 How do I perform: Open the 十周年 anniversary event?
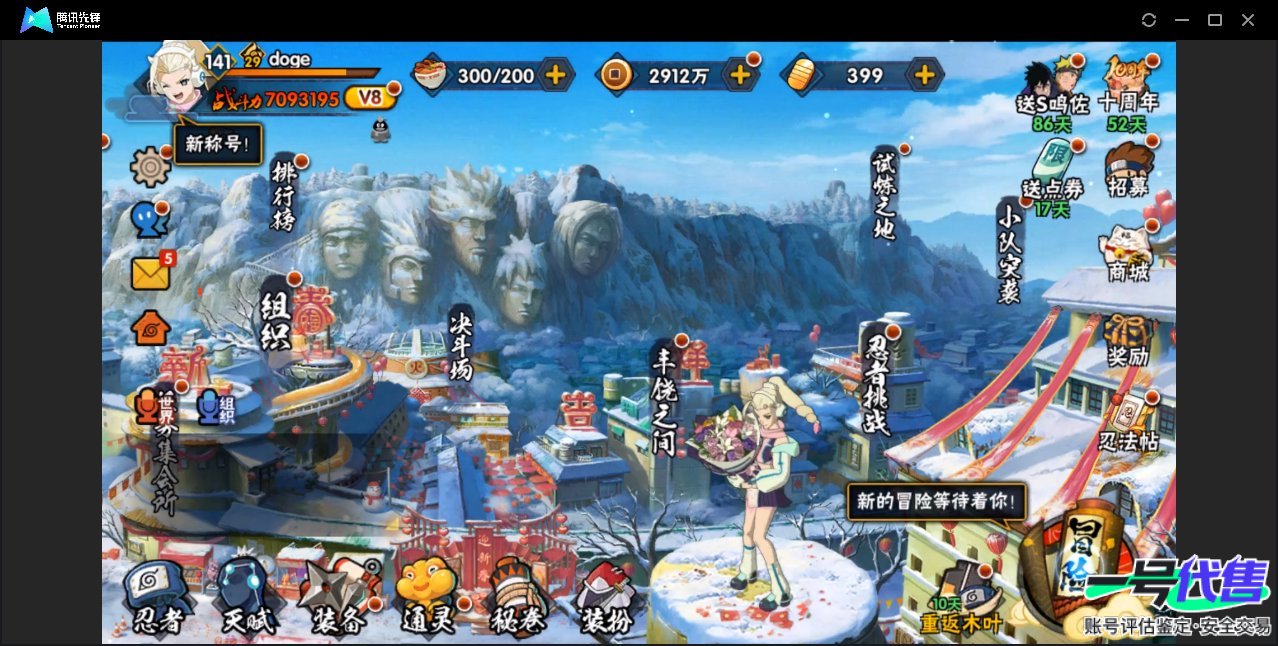pos(1128,85)
